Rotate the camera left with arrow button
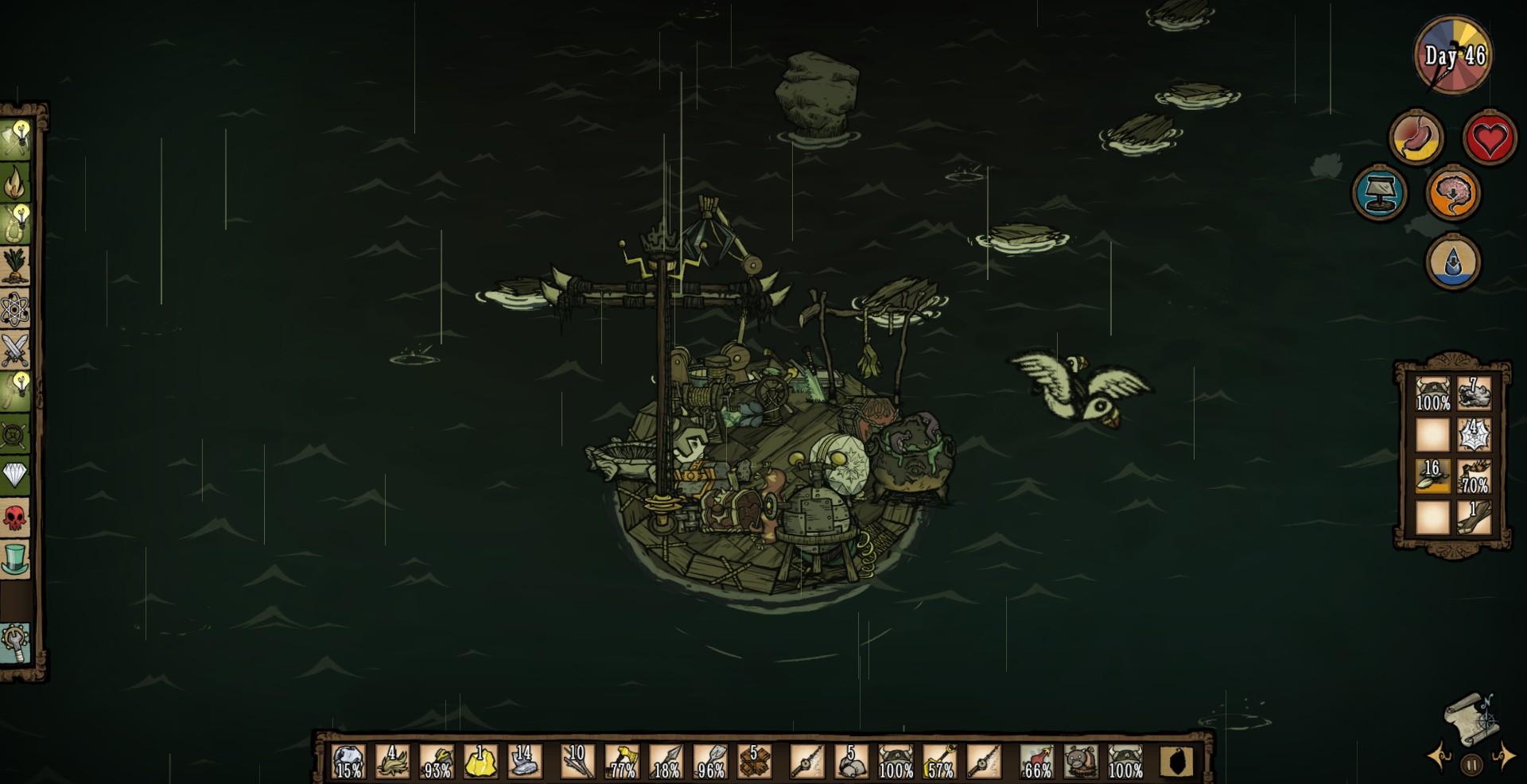Image resolution: width=1527 pixels, height=784 pixels. click(1440, 756)
